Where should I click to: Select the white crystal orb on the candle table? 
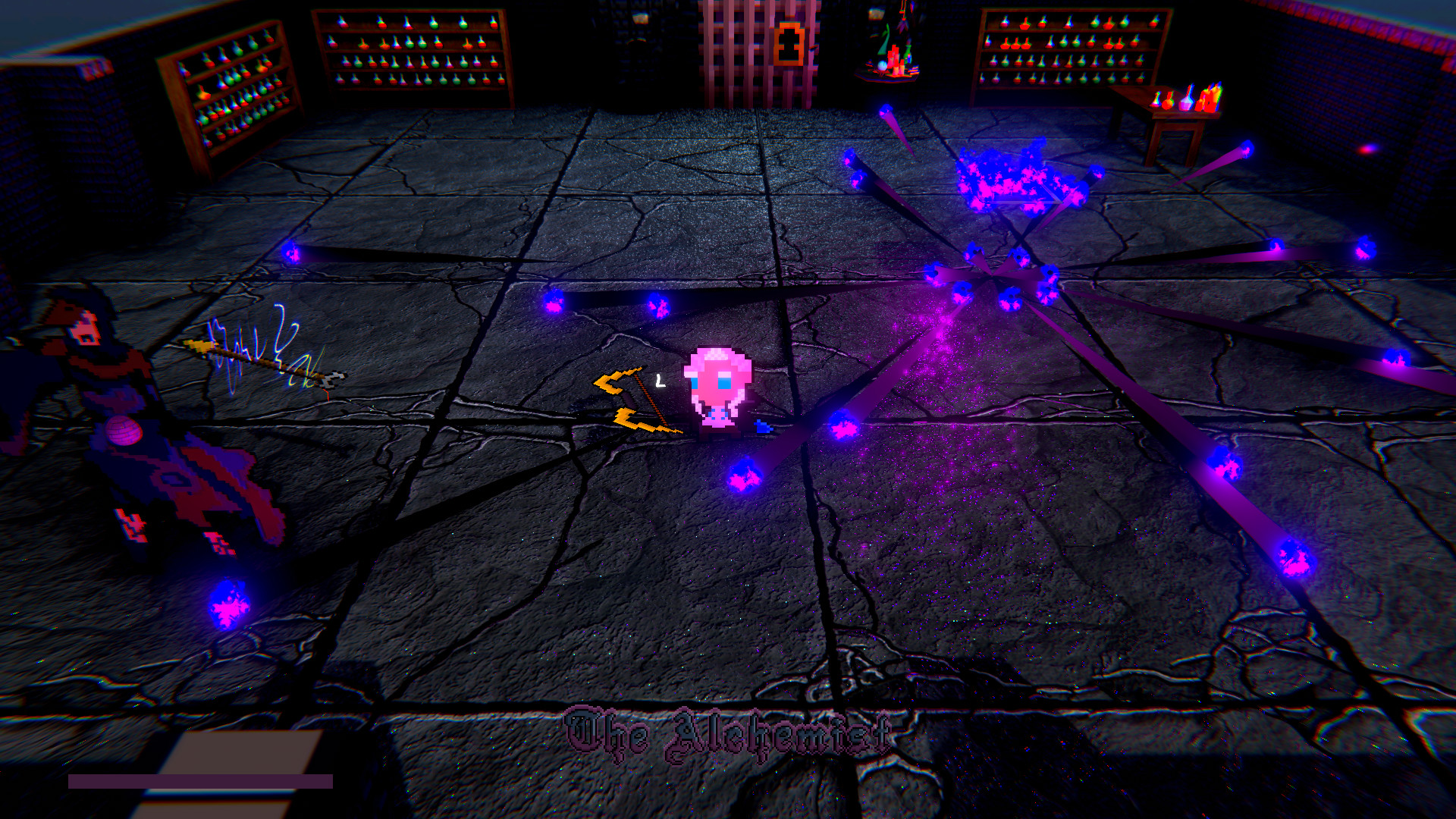[x=882, y=65]
